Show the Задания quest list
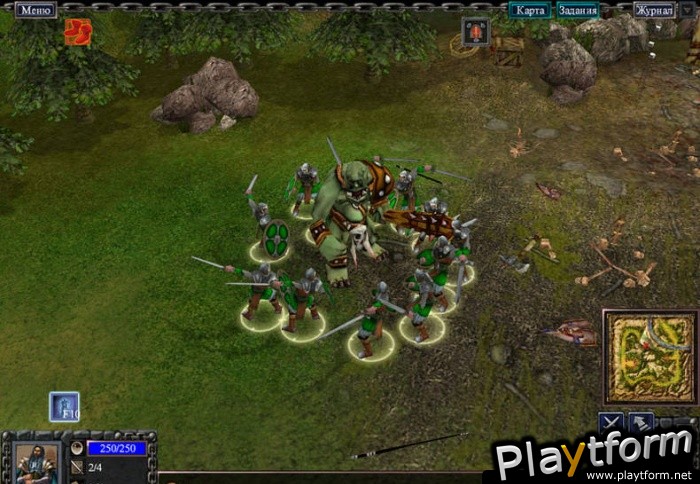This screenshot has height=484, width=700. coord(578,10)
